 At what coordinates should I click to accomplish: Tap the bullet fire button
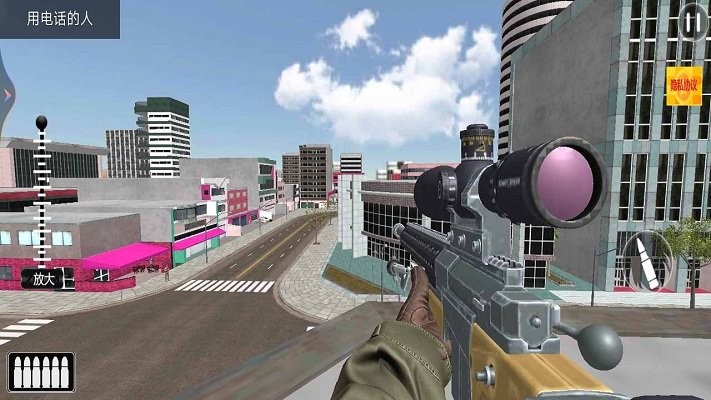[645, 262]
